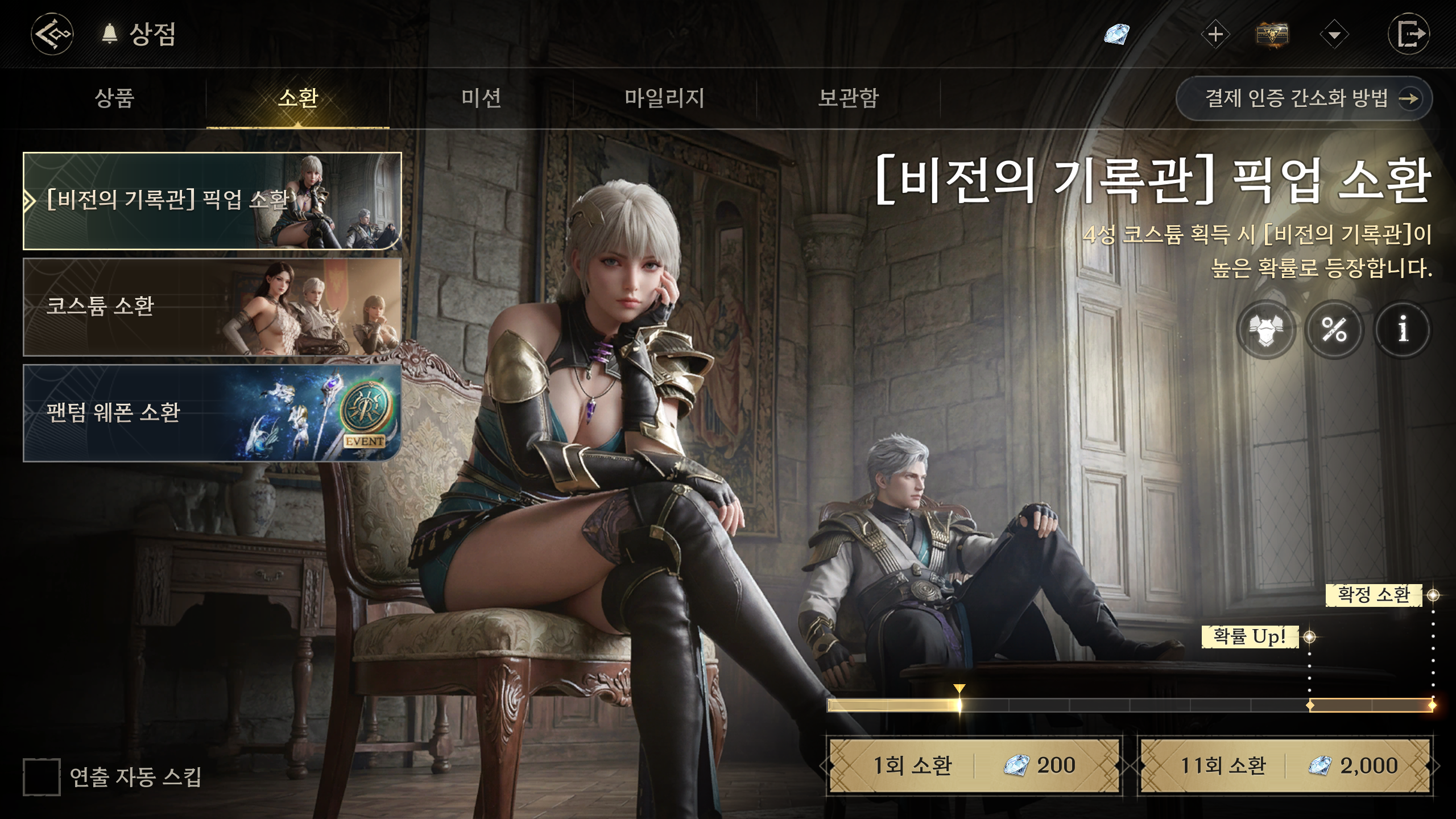Select the 소환 tab

(297, 98)
